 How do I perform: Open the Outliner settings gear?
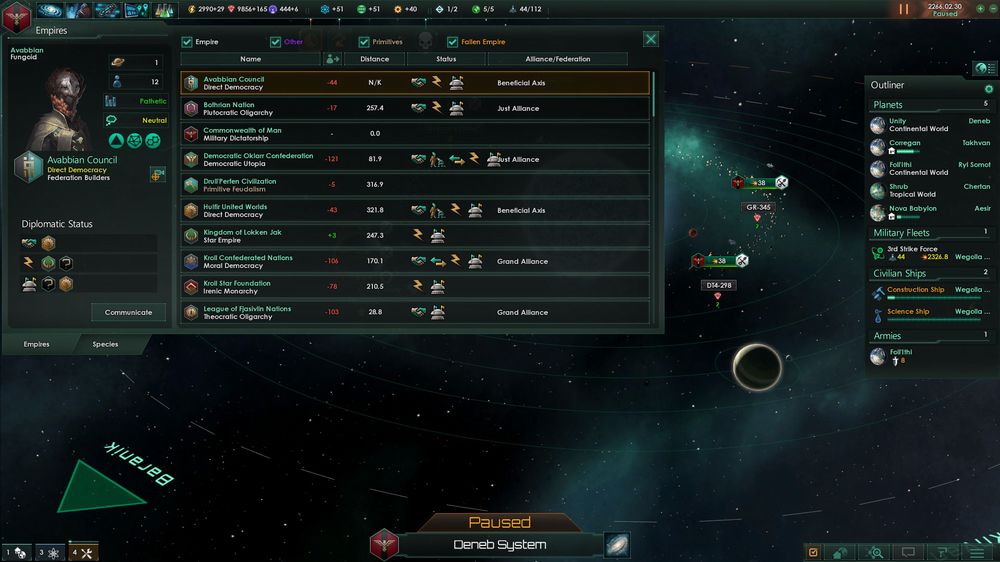click(988, 89)
